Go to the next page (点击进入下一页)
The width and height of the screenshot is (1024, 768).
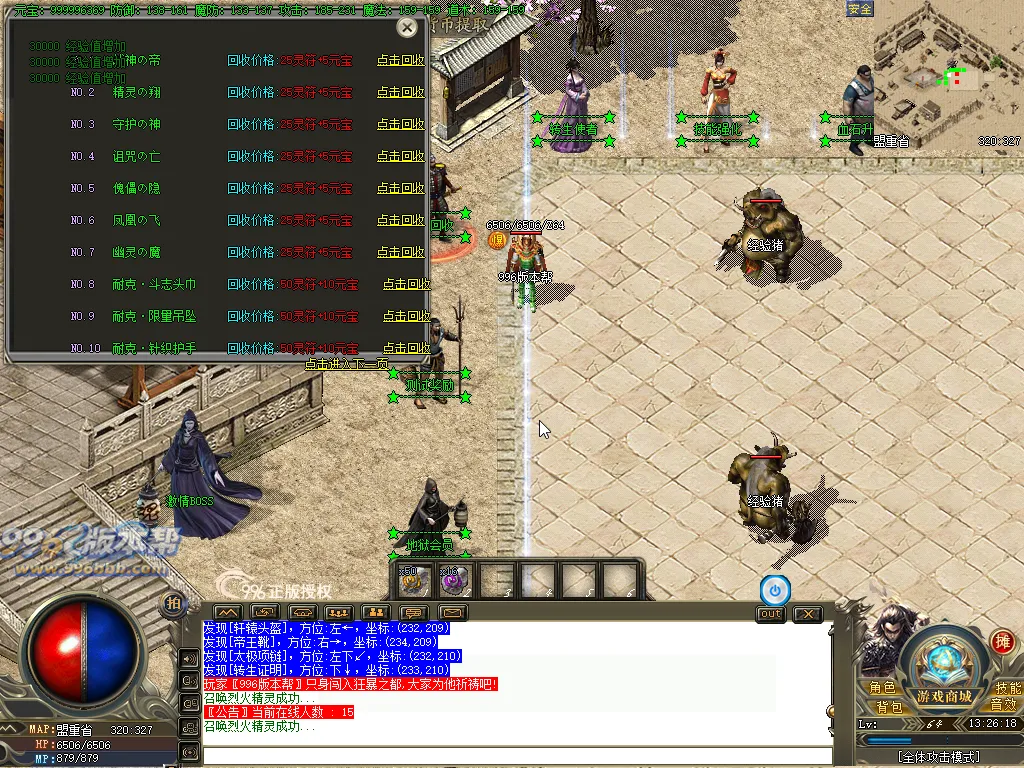(x=347, y=365)
